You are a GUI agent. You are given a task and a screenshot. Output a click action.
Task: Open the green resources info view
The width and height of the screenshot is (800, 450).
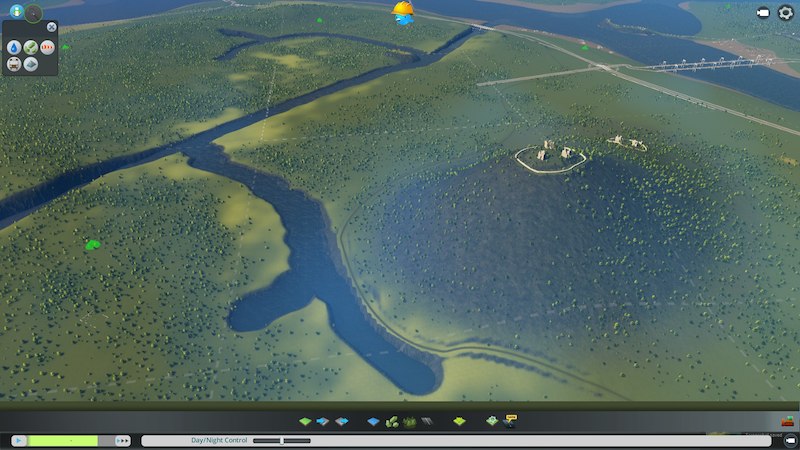31,47
